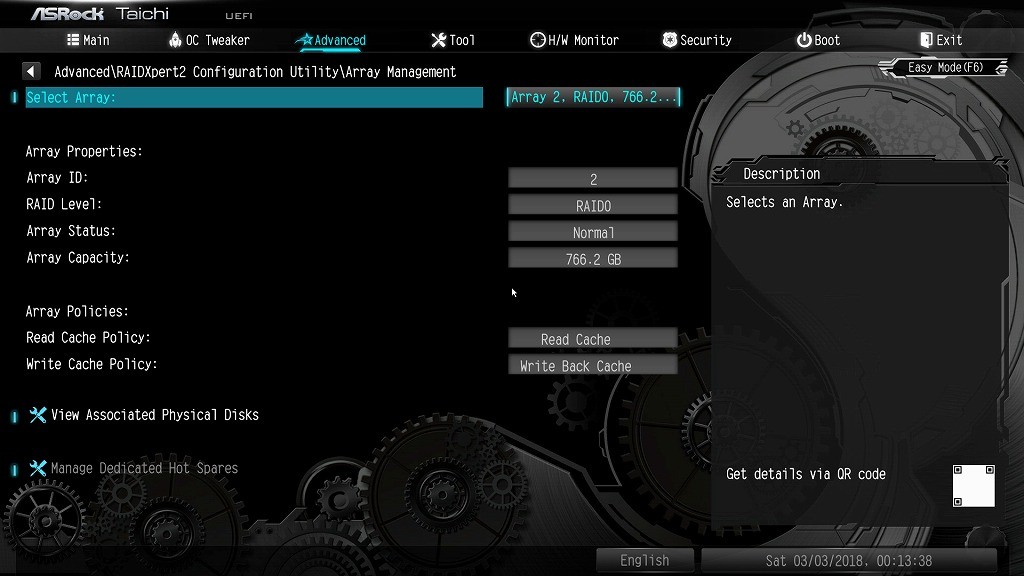Switch to the Security tab
1024x576 pixels.
tap(697, 40)
